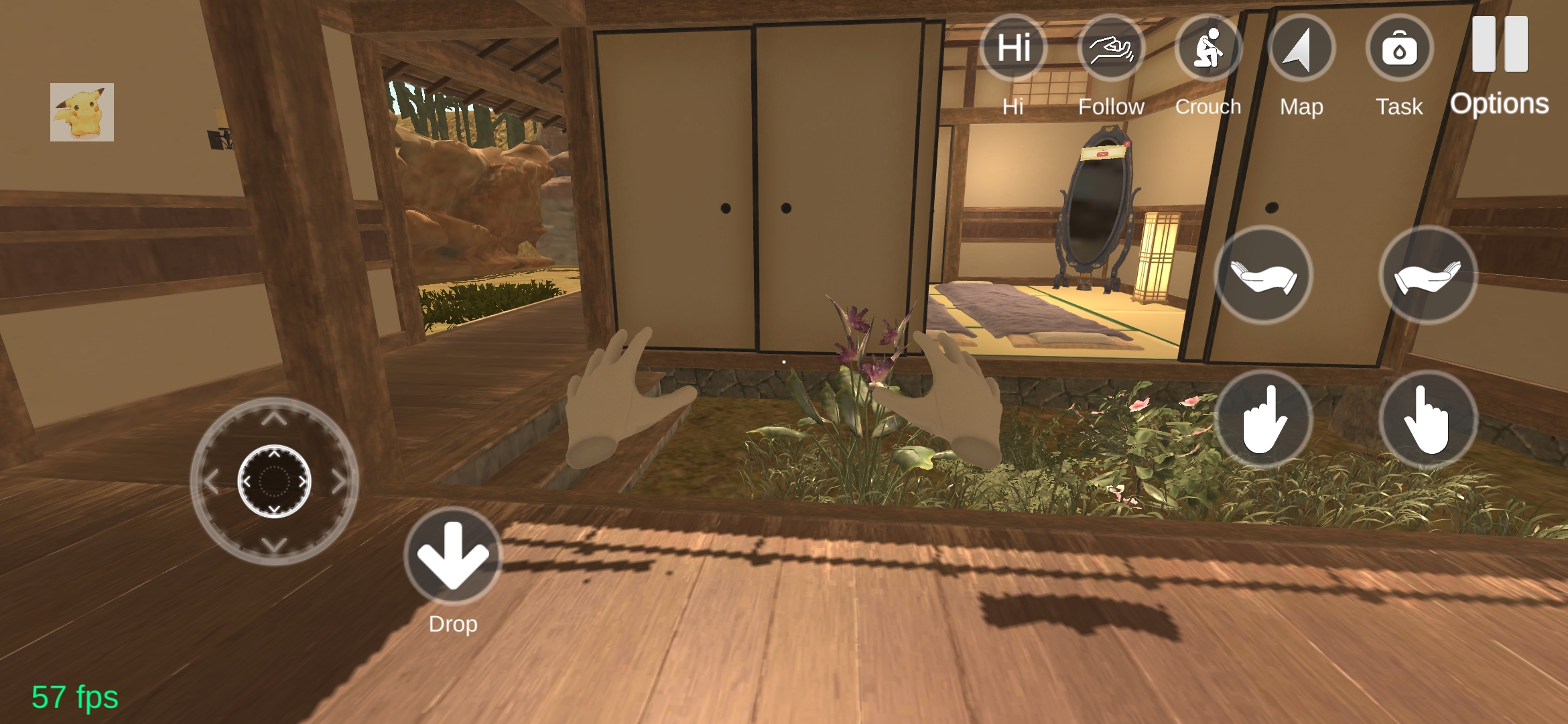Pause the game with Options
Screen dimensions: 1568x724
point(1500,46)
